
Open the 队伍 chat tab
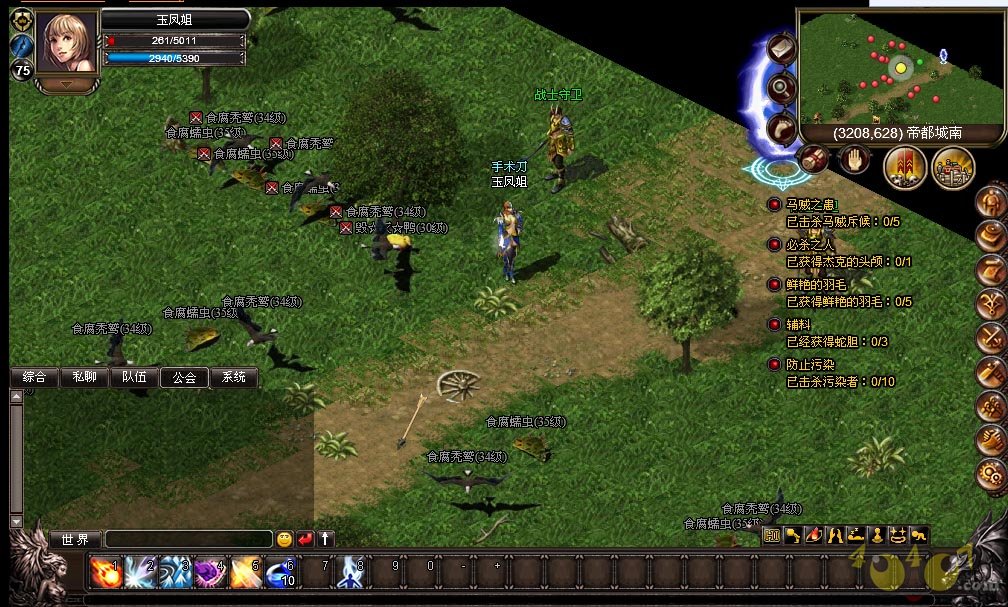click(134, 377)
